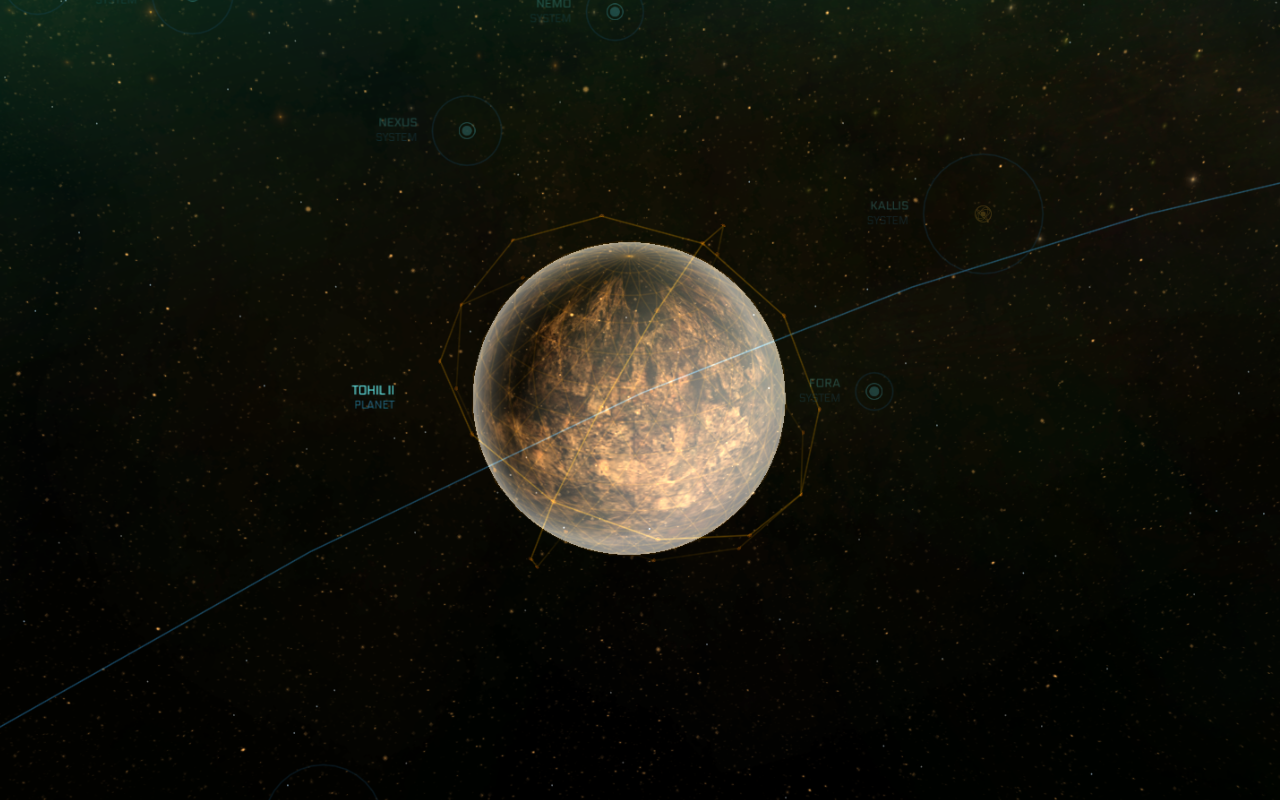Click the inner dot of the Fora marker

873,390
